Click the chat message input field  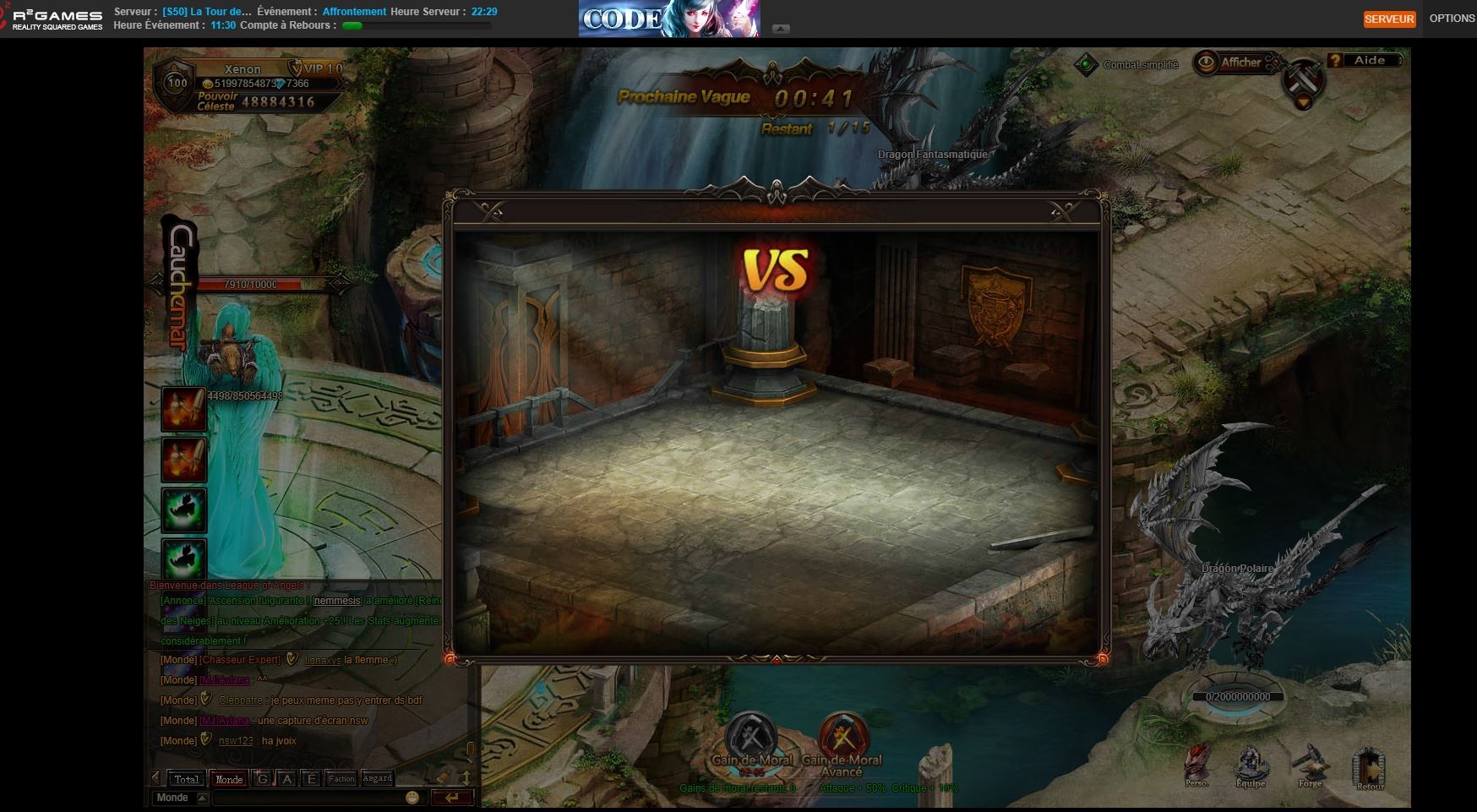tap(308, 798)
